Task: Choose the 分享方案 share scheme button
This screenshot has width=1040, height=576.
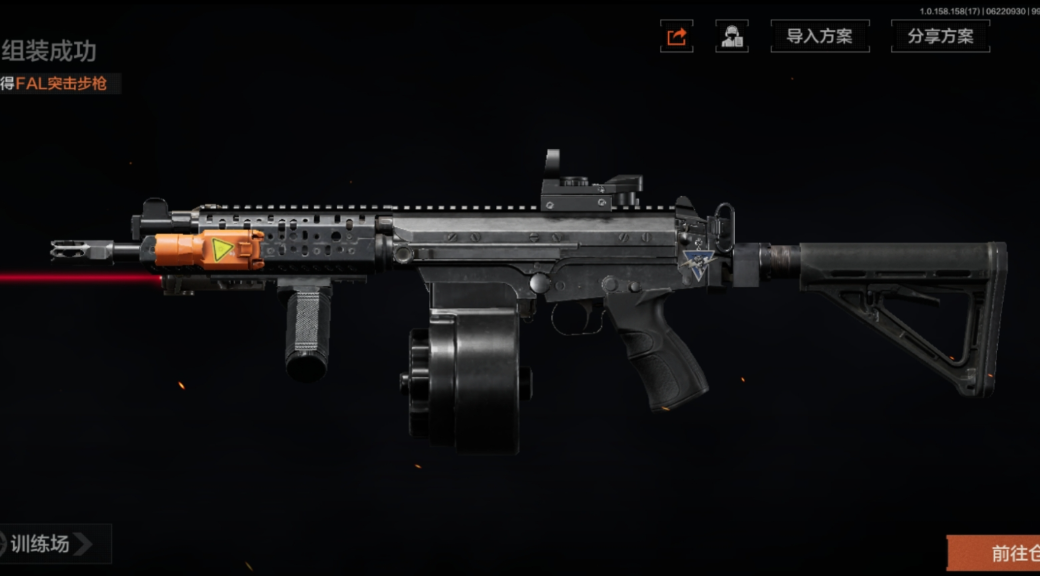Action: pyautogui.click(x=940, y=37)
